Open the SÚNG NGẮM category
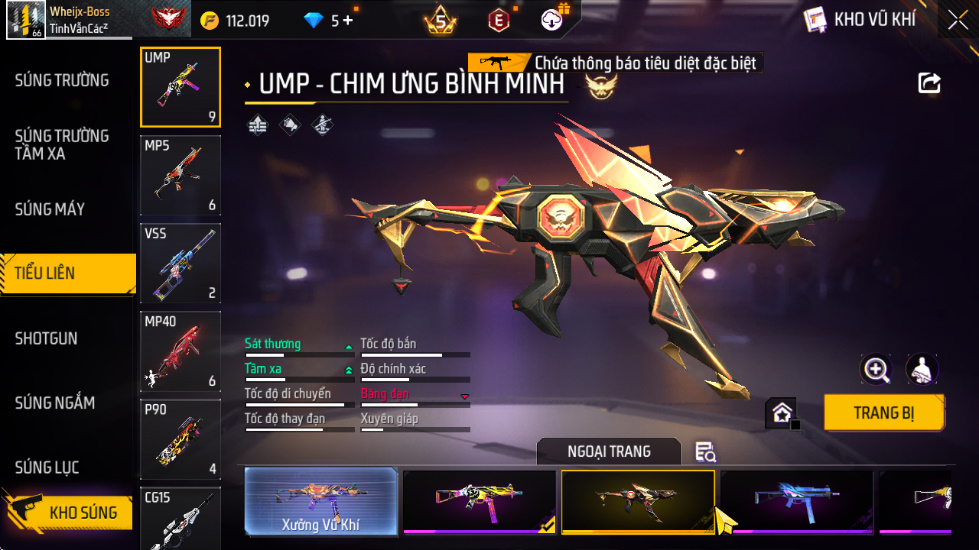The width and height of the screenshot is (979, 550). click(55, 403)
